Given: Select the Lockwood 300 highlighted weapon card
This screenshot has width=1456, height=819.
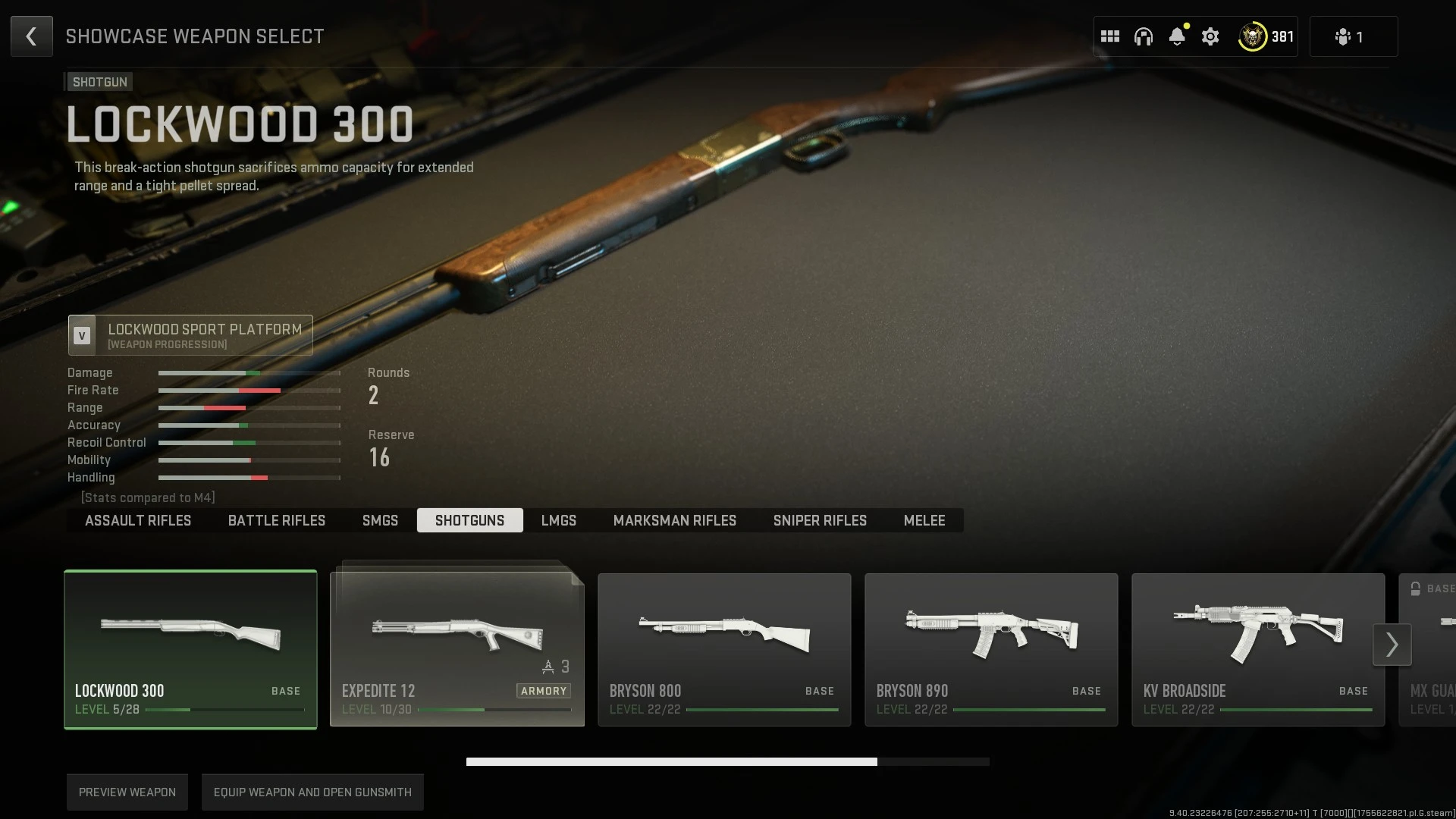Looking at the screenshot, I should [x=190, y=649].
